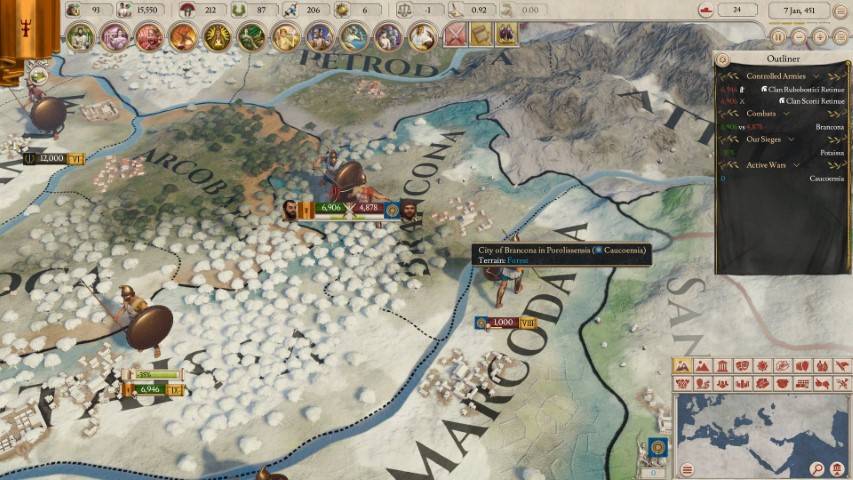Open the country flag banner
The image size is (853, 480).
pyautogui.click(x=16, y=28)
